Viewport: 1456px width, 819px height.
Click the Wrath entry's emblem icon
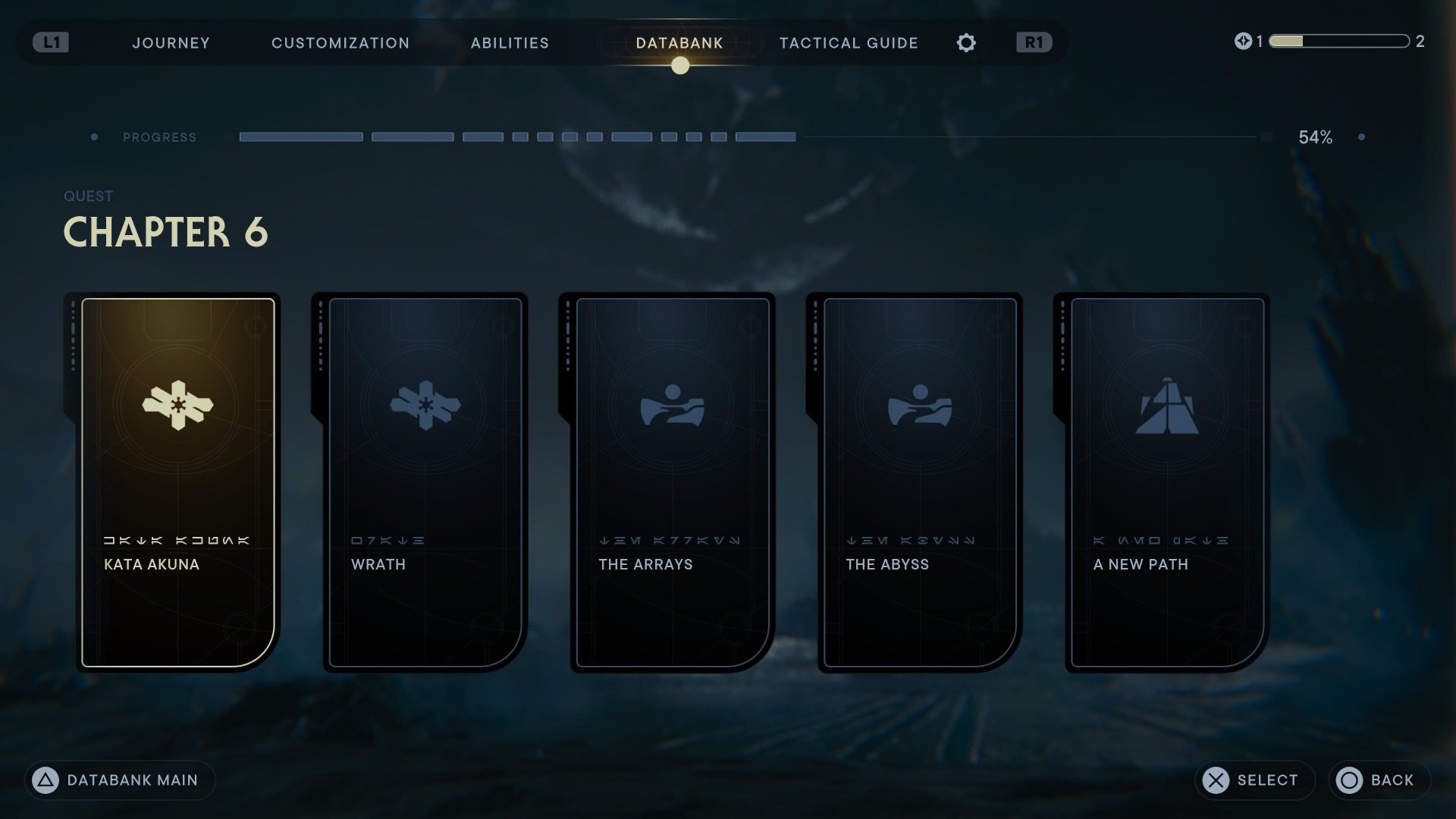tap(425, 407)
